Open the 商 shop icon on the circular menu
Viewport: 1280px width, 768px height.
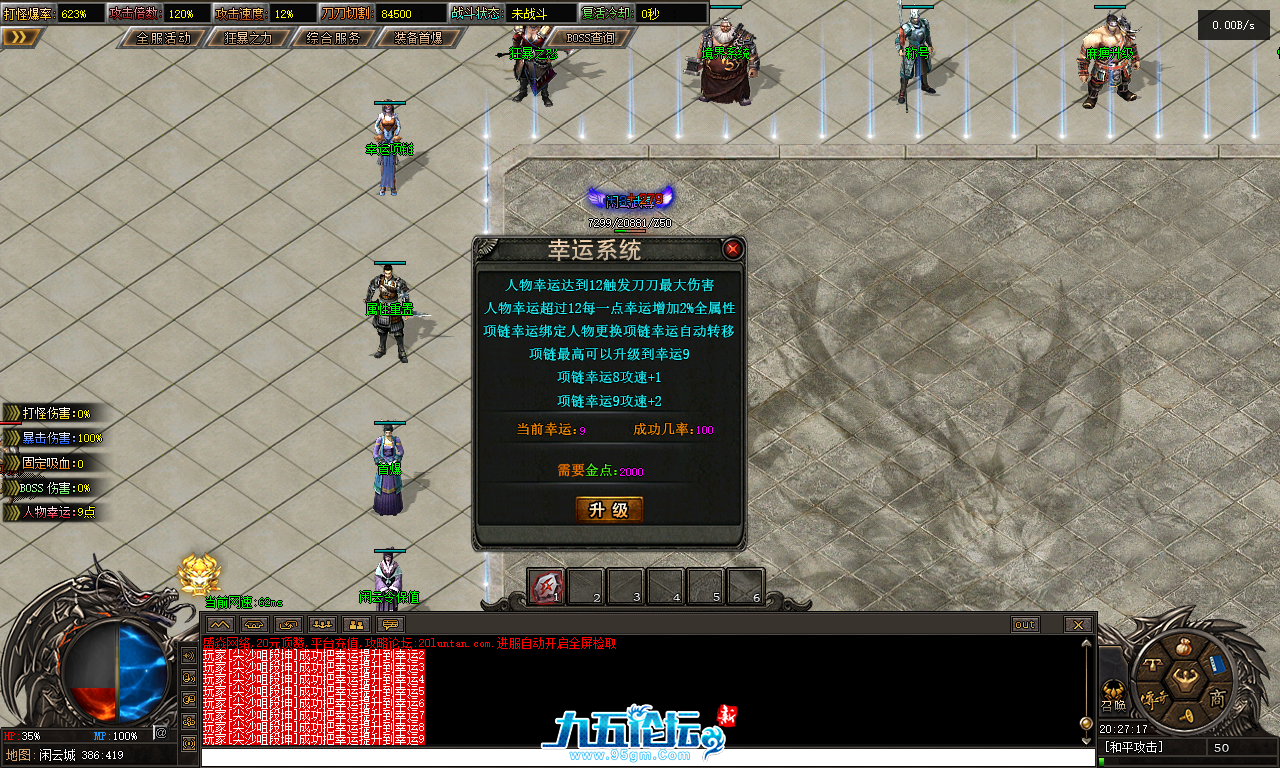coord(1217,697)
